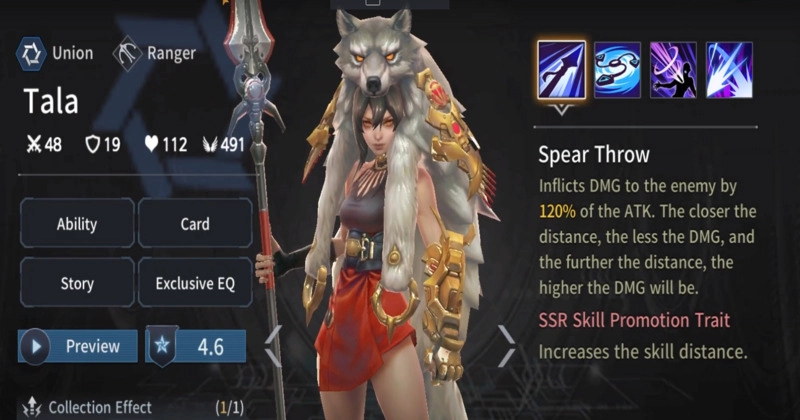This screenshot has height=420, width=800.
Task: Select the blue arrow burst skill icon
Action: (729, 69)
